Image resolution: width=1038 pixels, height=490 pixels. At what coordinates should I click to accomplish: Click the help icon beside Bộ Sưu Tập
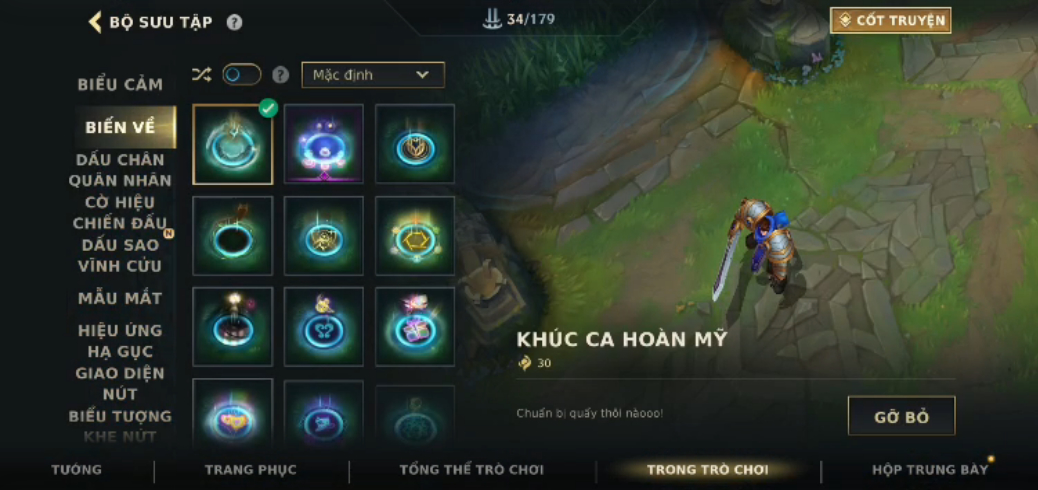234,22
